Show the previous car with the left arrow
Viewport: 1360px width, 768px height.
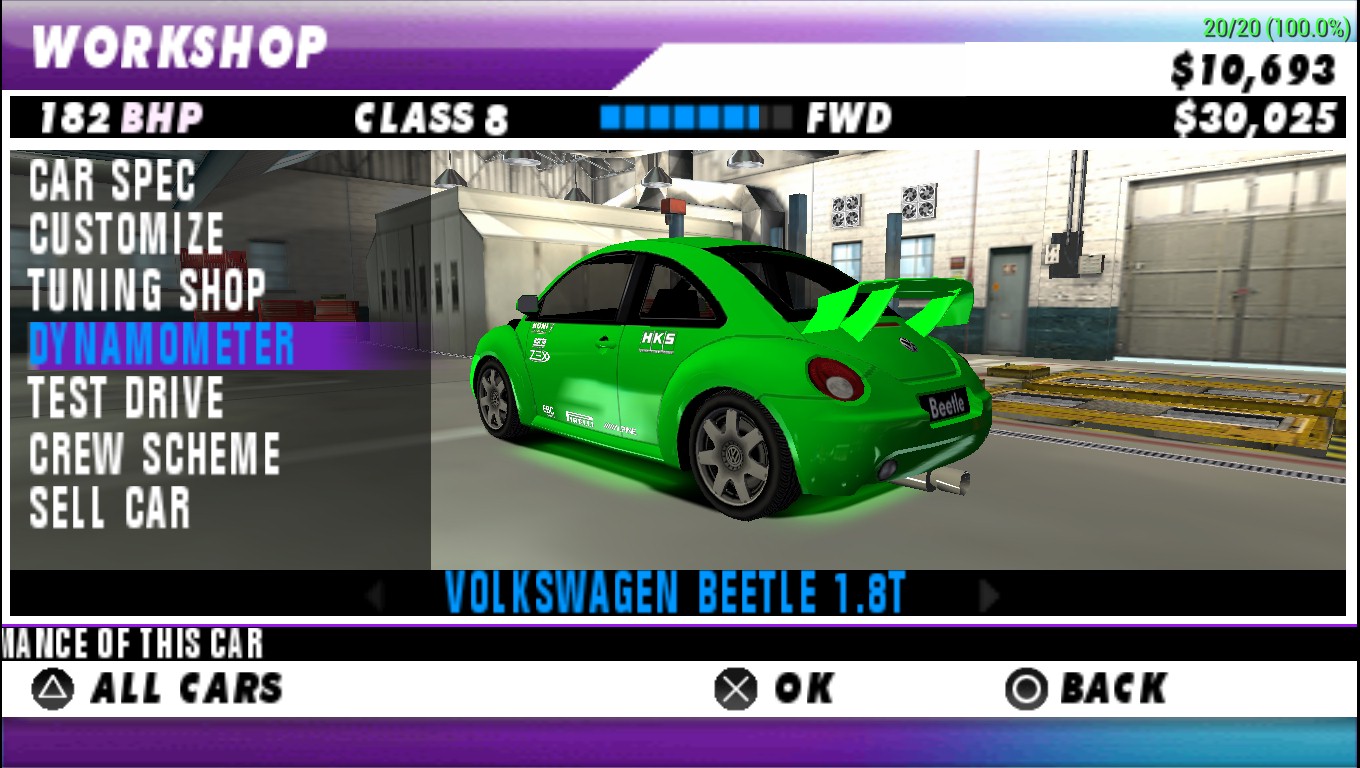pyautogui.click(x=376, y=596)
